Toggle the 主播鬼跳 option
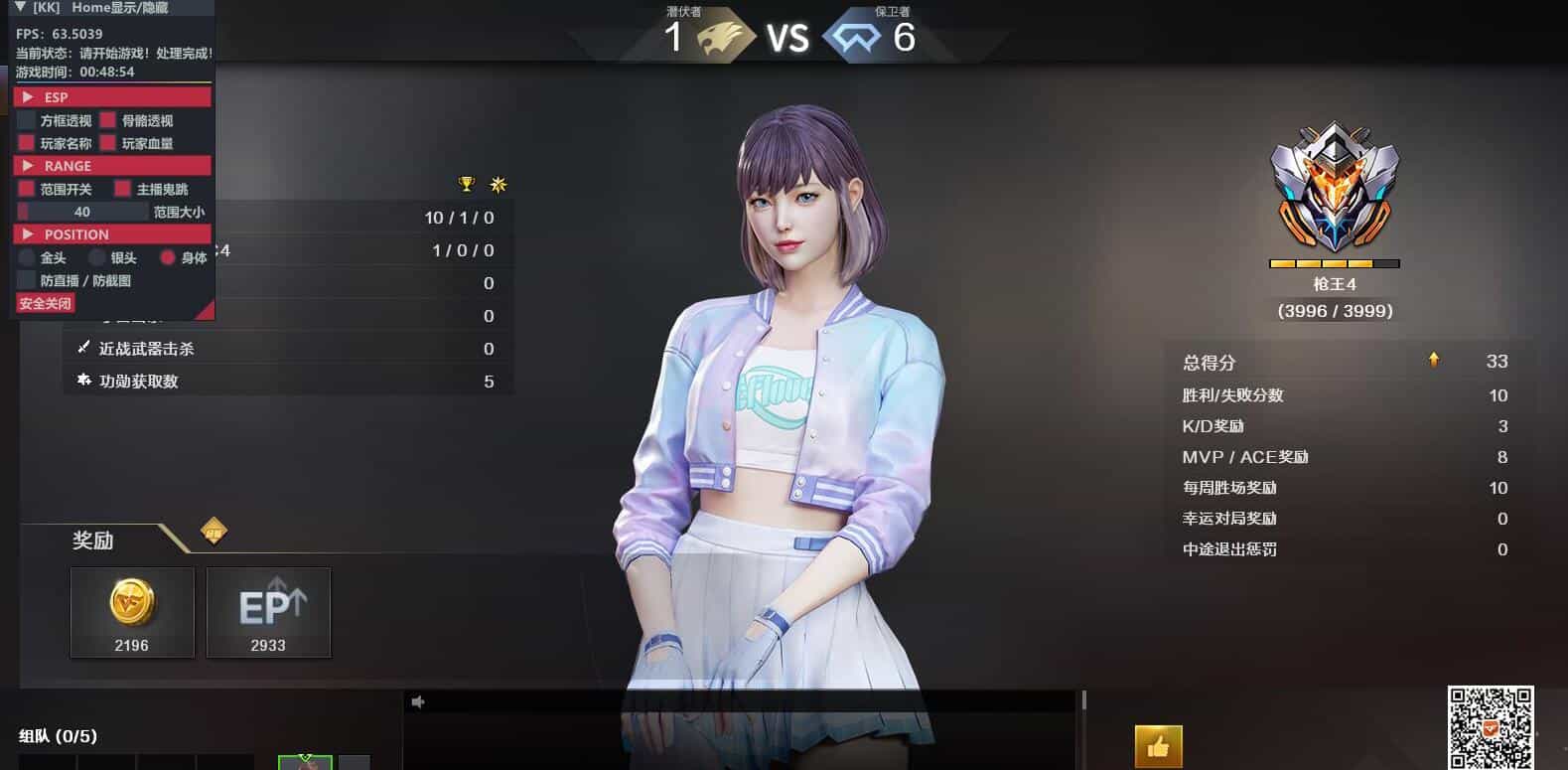 (x=123, y=188)
